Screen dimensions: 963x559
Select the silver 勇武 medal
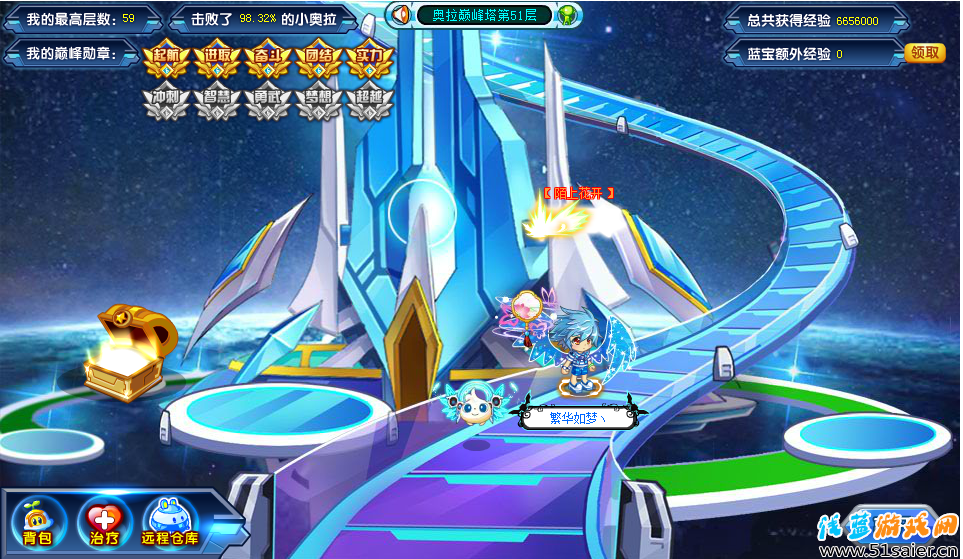pyautogui.click(x=268, y=103)
